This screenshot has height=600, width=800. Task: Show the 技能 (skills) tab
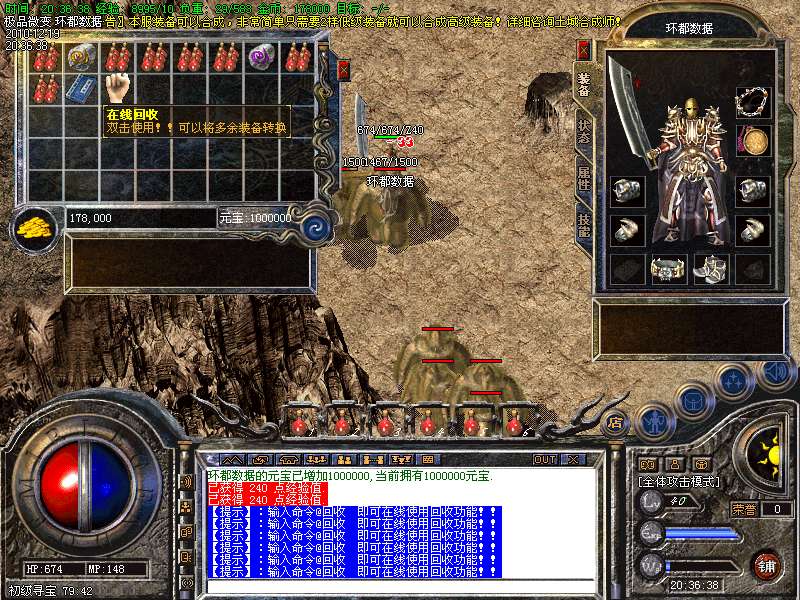point(584,224)
